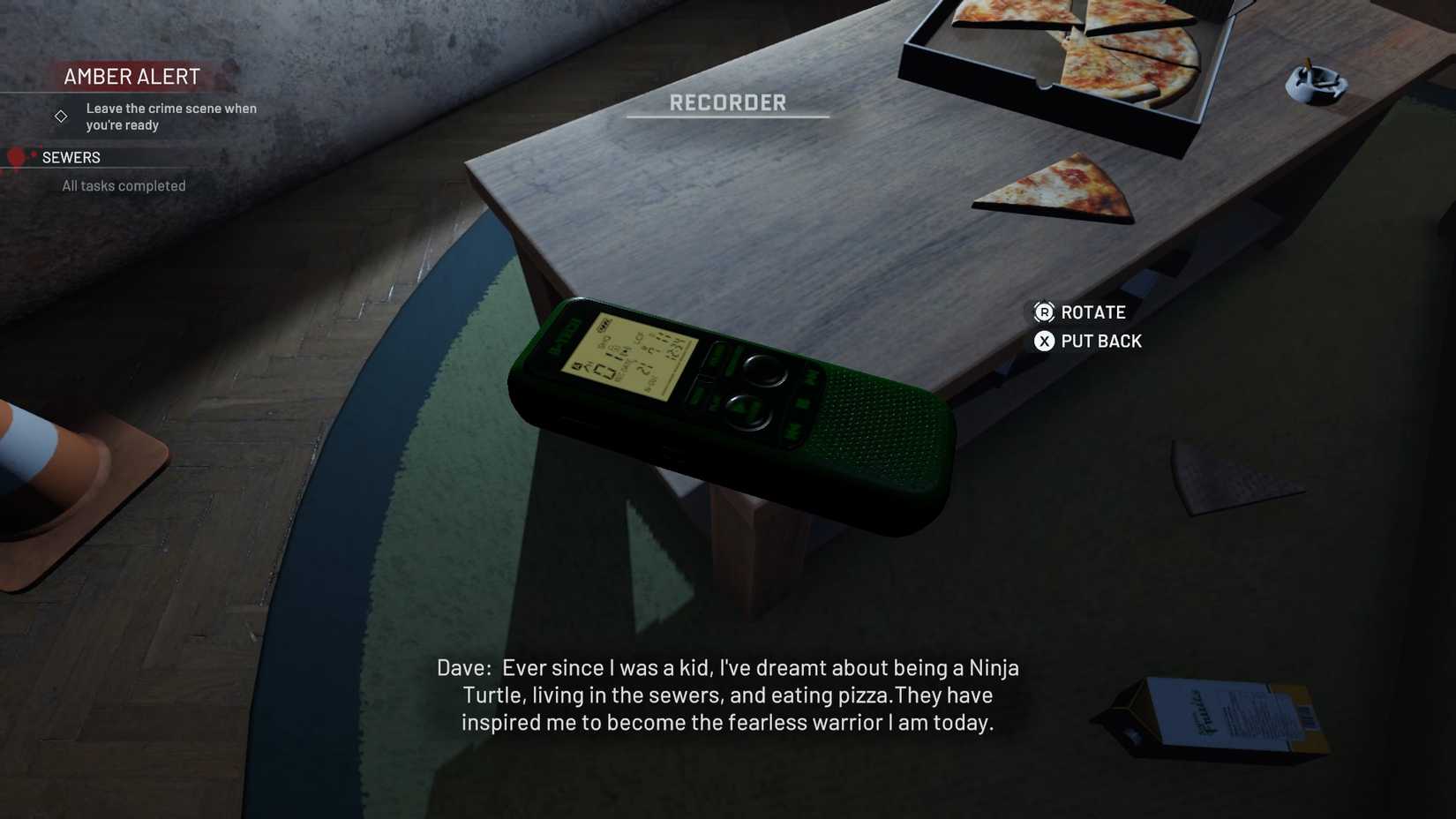Image resolution: width=1456 pixels, height=819 pixels.
Task: Click Dave's subtitle text about Ninja Turtles
Action: pos(727,695)
